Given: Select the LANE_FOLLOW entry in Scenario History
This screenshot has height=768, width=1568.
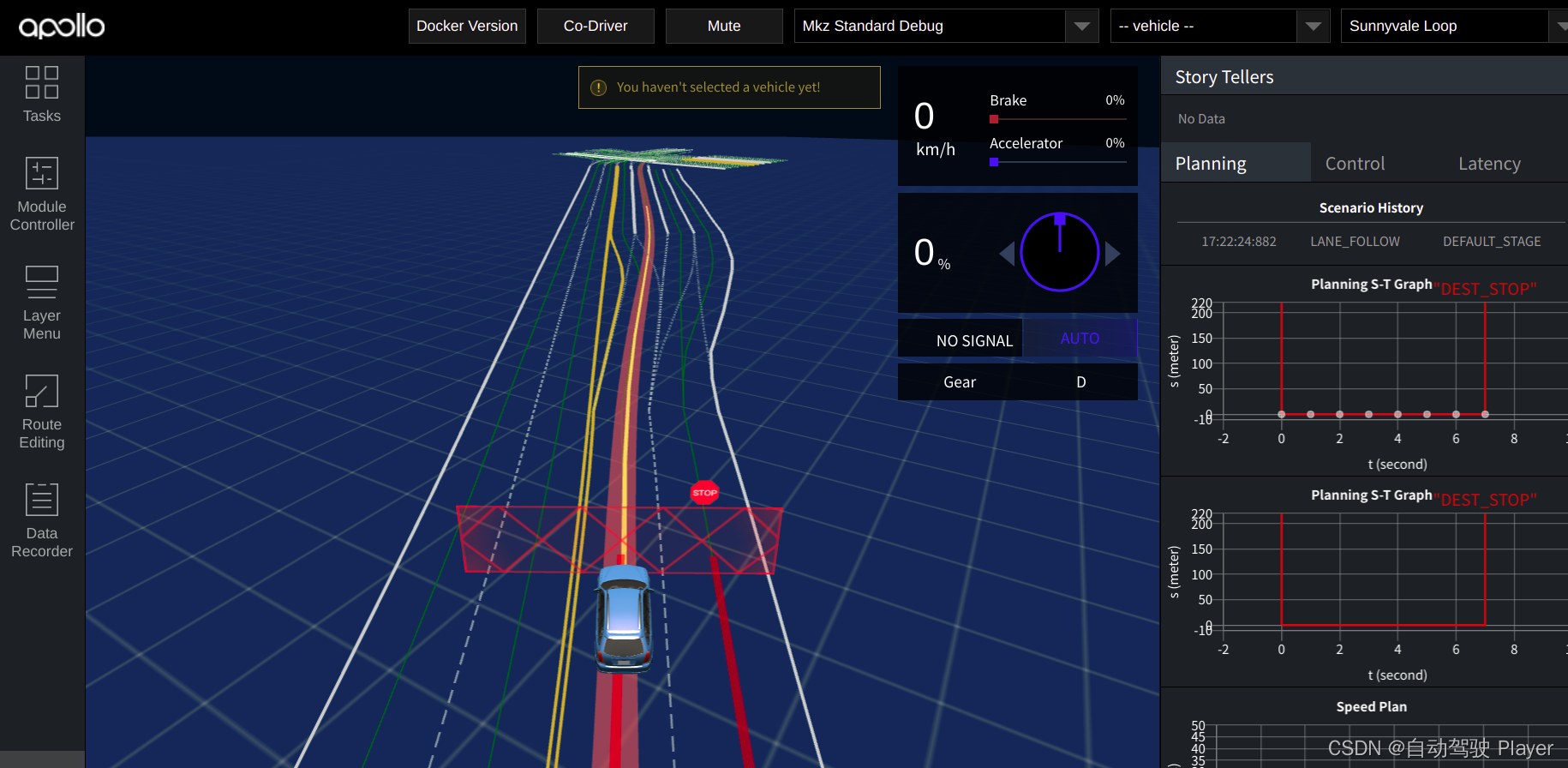Looking at the screenshot, I should click(1355, 242).
